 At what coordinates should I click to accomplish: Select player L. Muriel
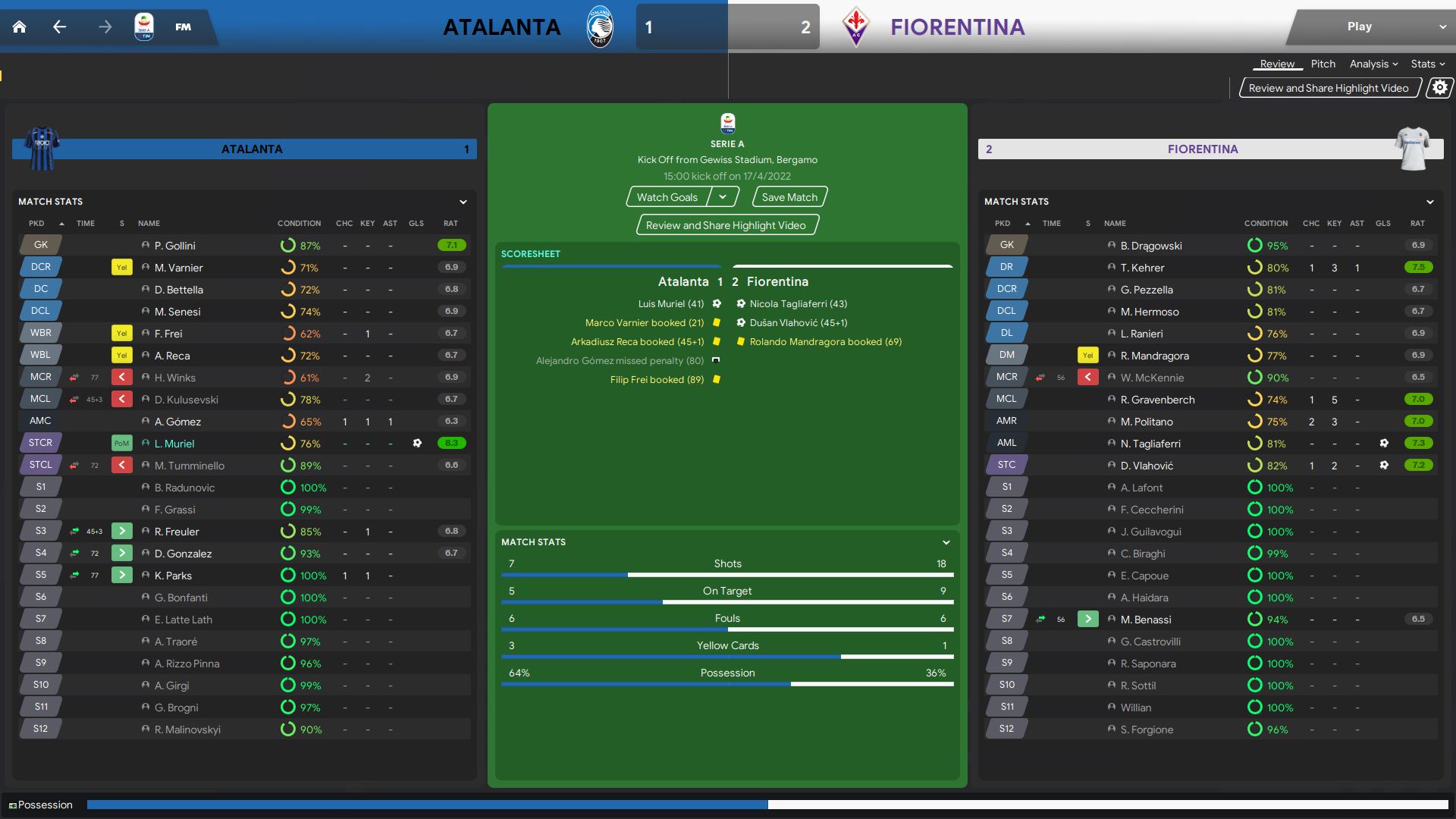pos(174,444)
